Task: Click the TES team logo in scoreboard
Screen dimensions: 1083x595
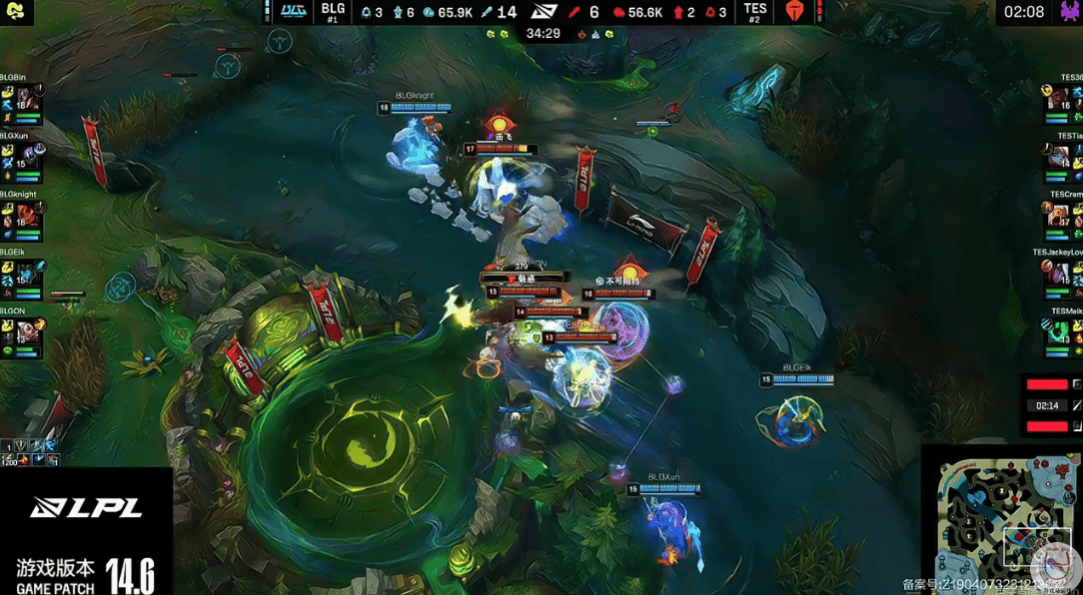Action: pyautogui.click(x=796, y=11)
